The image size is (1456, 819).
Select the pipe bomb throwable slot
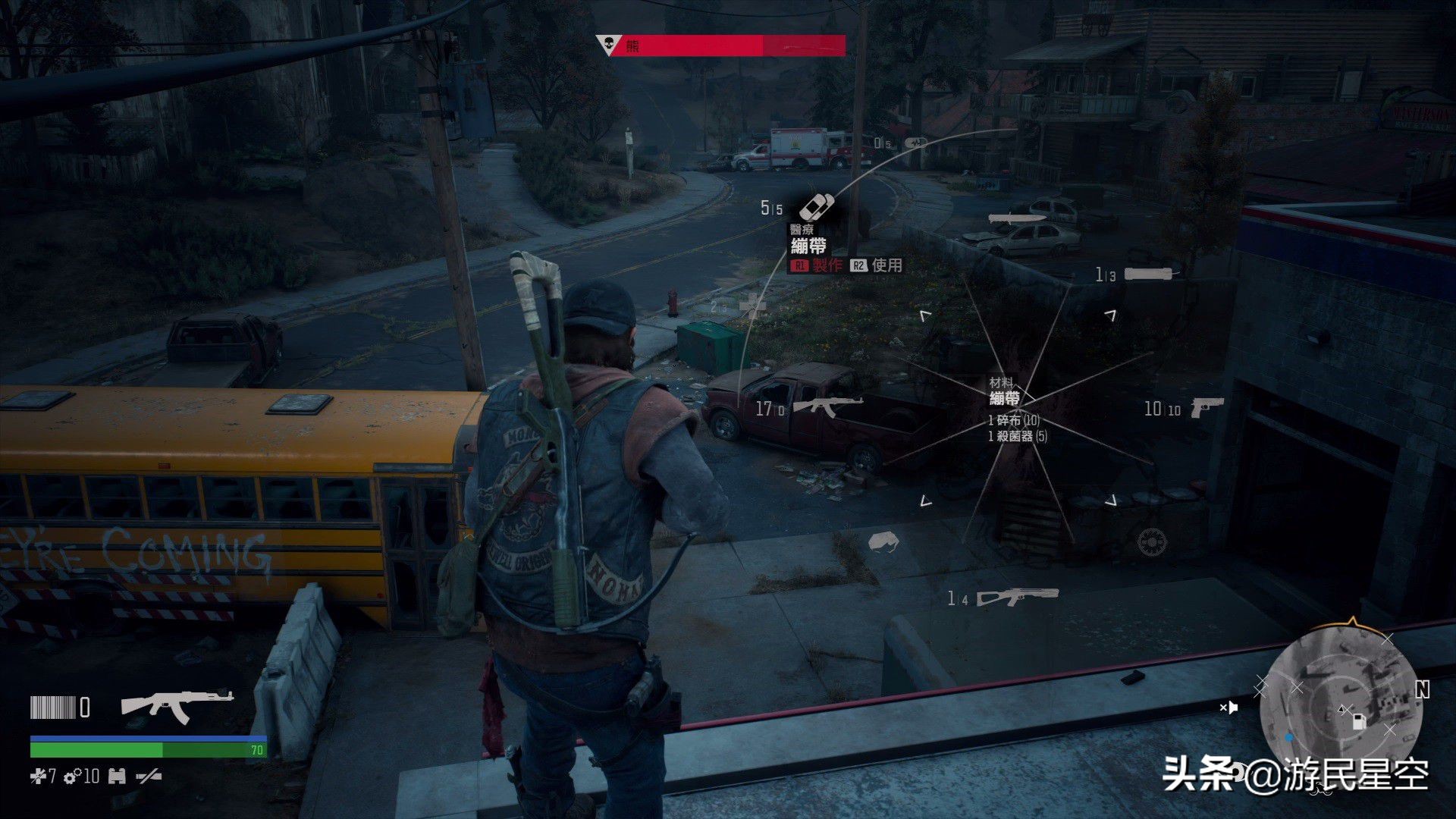pos(1151,274)
